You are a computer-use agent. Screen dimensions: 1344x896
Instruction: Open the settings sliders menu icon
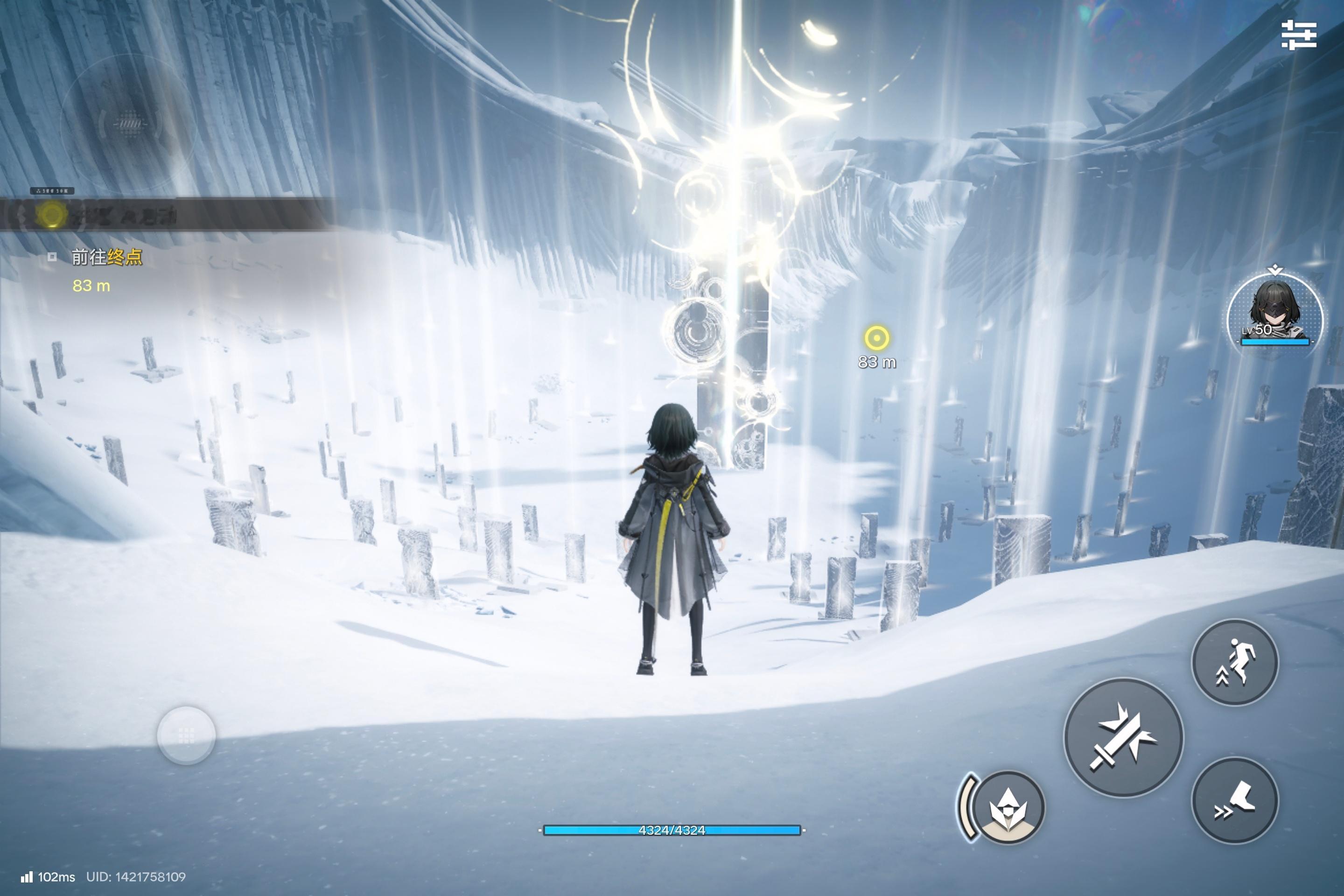[1299, 35]
